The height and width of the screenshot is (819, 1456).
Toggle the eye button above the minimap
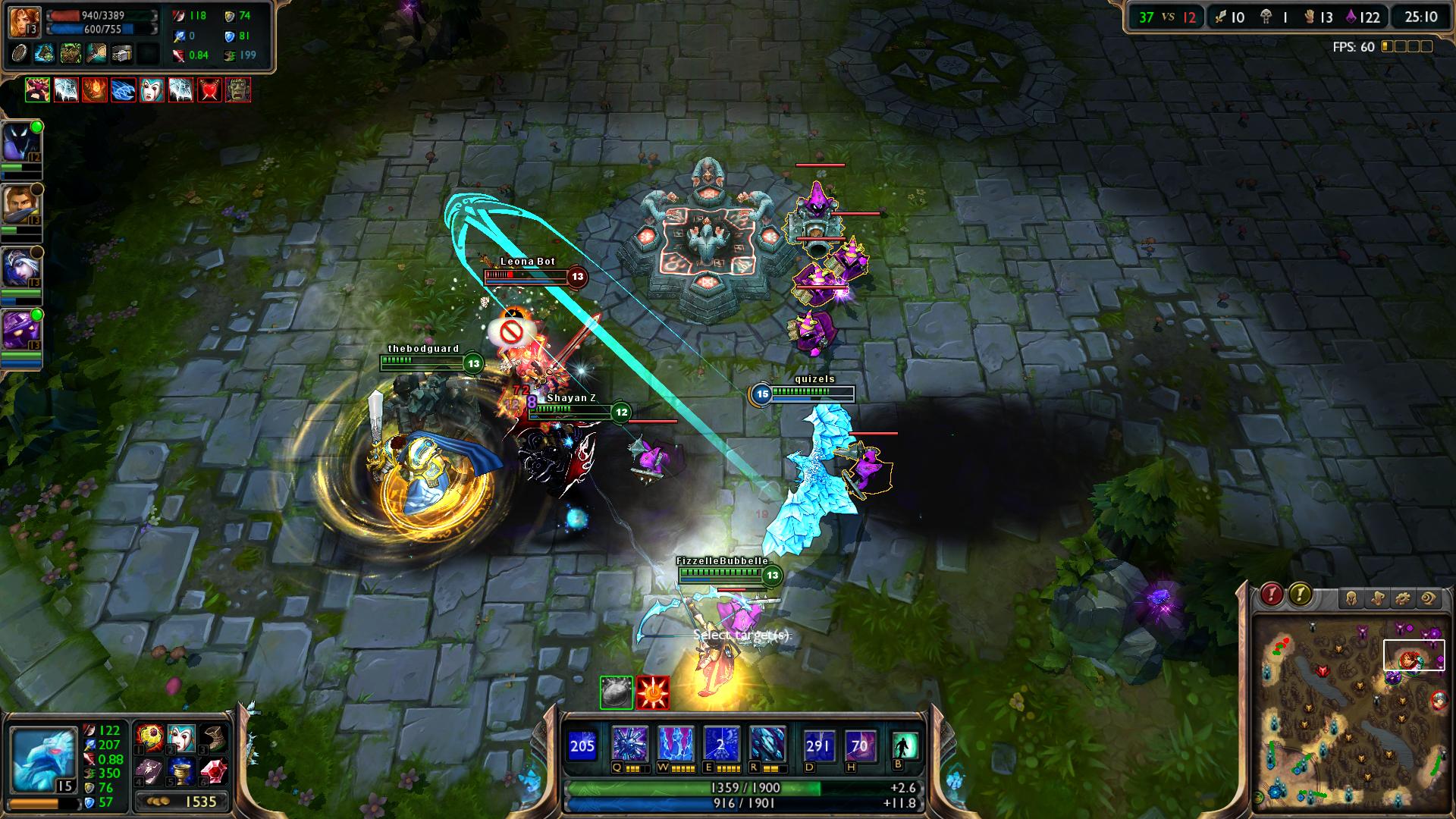[x=1429, y=599]
